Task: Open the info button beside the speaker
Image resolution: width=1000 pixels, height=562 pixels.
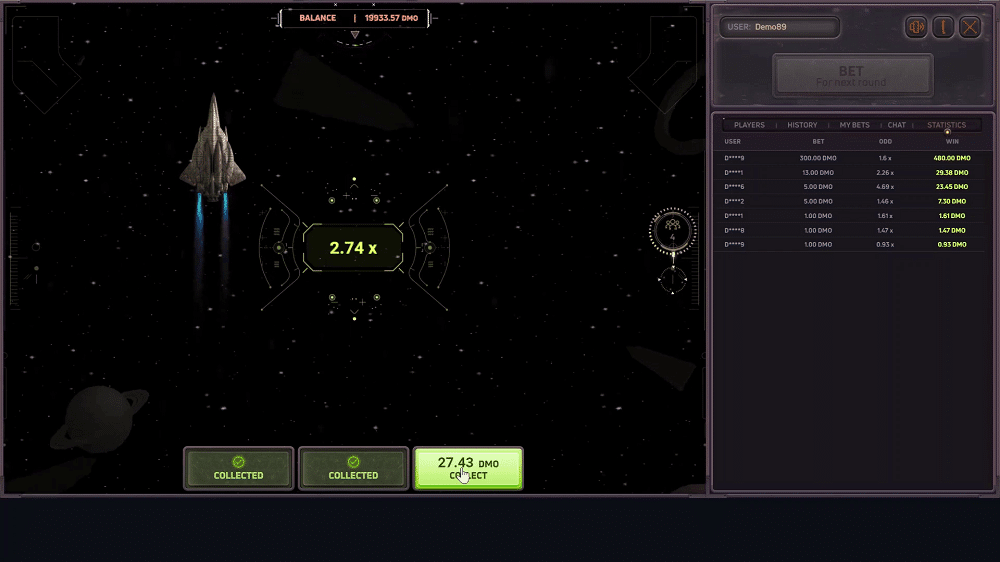Action: 943,27
